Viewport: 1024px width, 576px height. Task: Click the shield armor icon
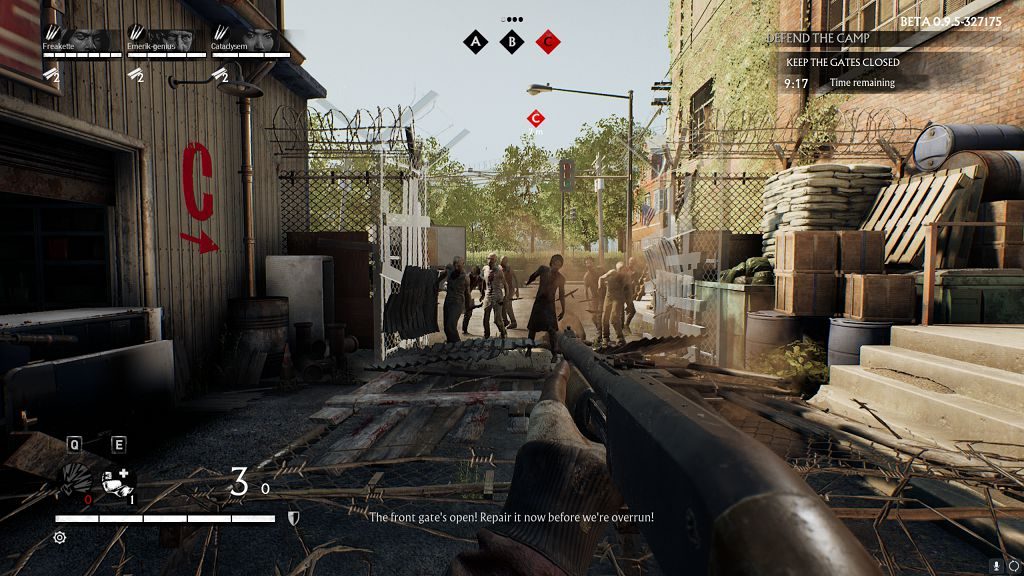pyautogui.click(x=292, y=518)
